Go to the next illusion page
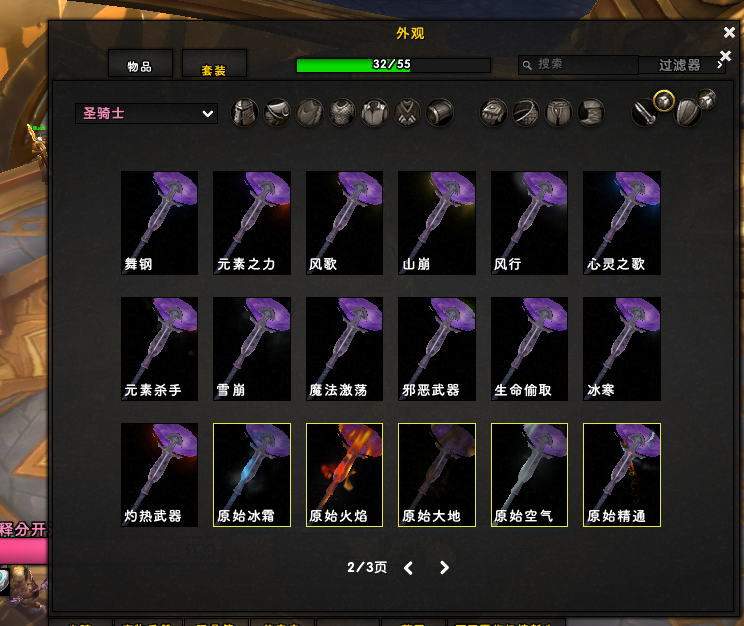This screenshot has height=626, width=744. [445, 568]
